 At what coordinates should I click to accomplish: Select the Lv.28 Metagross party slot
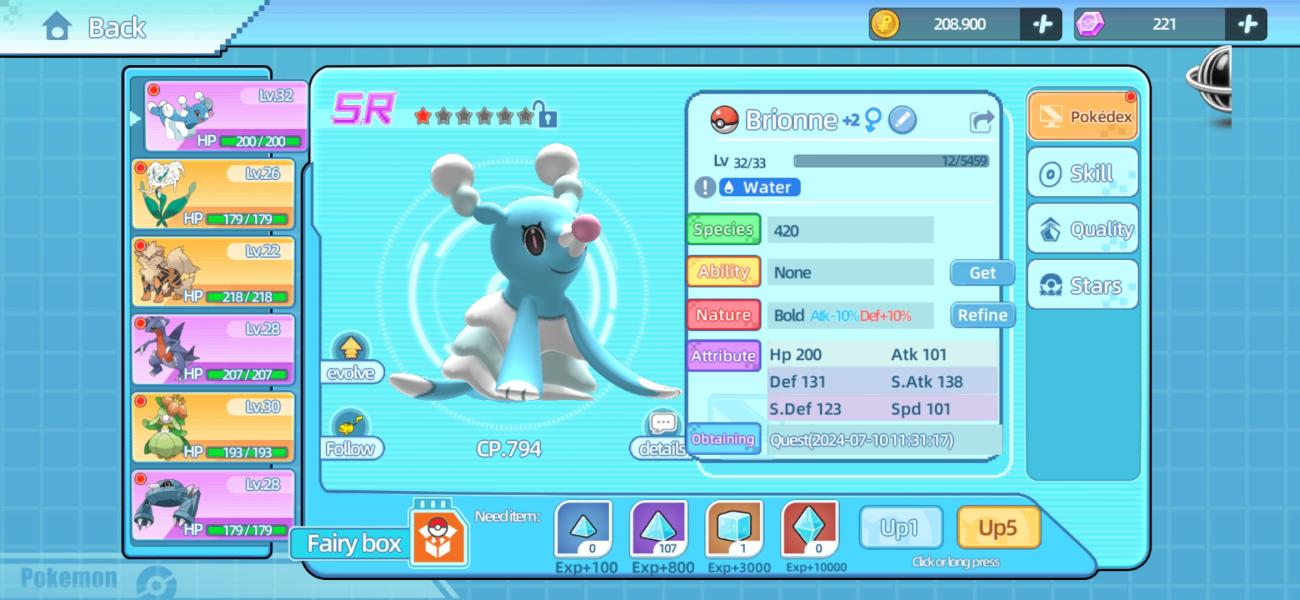(x=214, y=505)
